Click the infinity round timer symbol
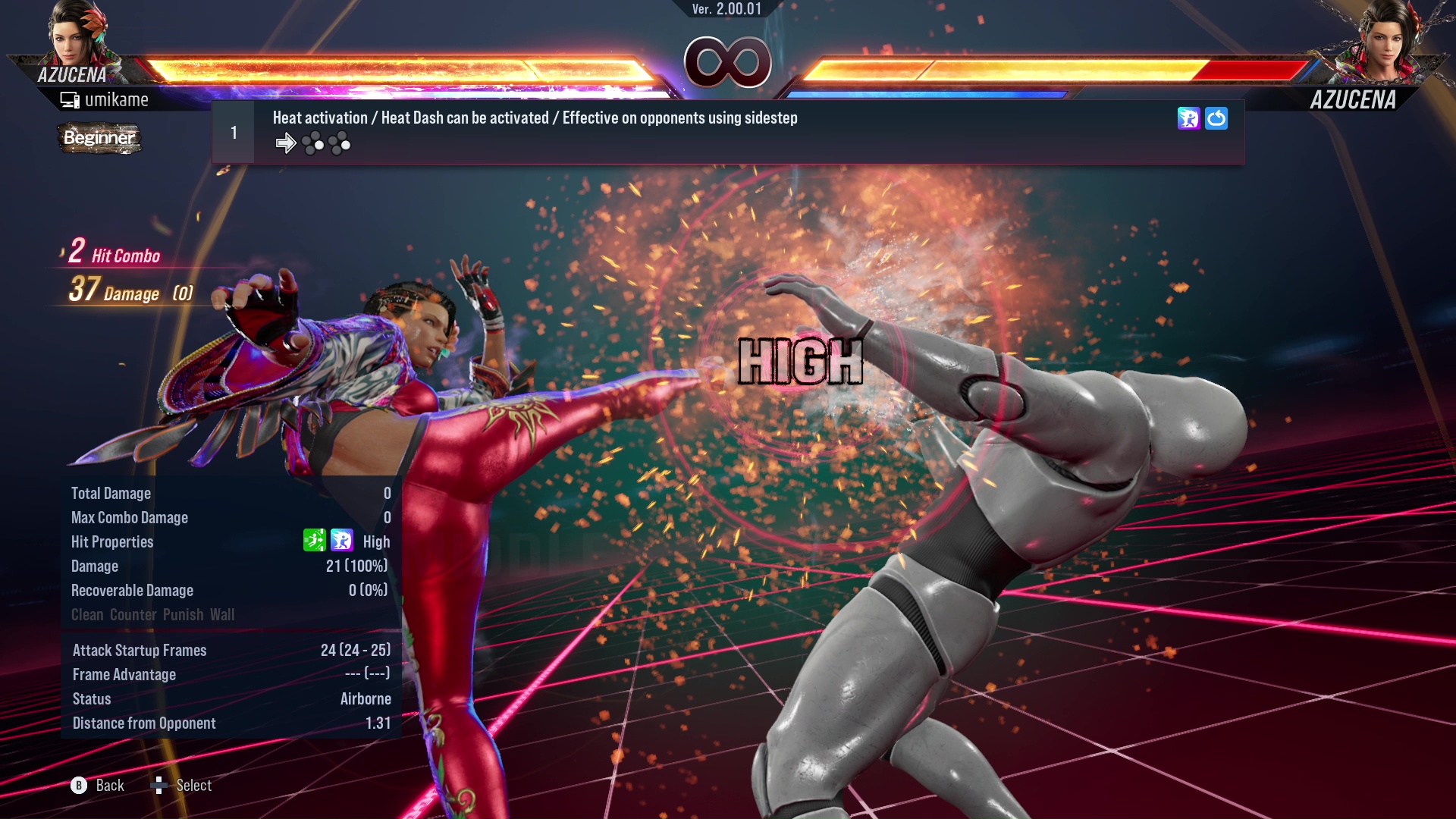1456x819 pixels. click(726, 62)
